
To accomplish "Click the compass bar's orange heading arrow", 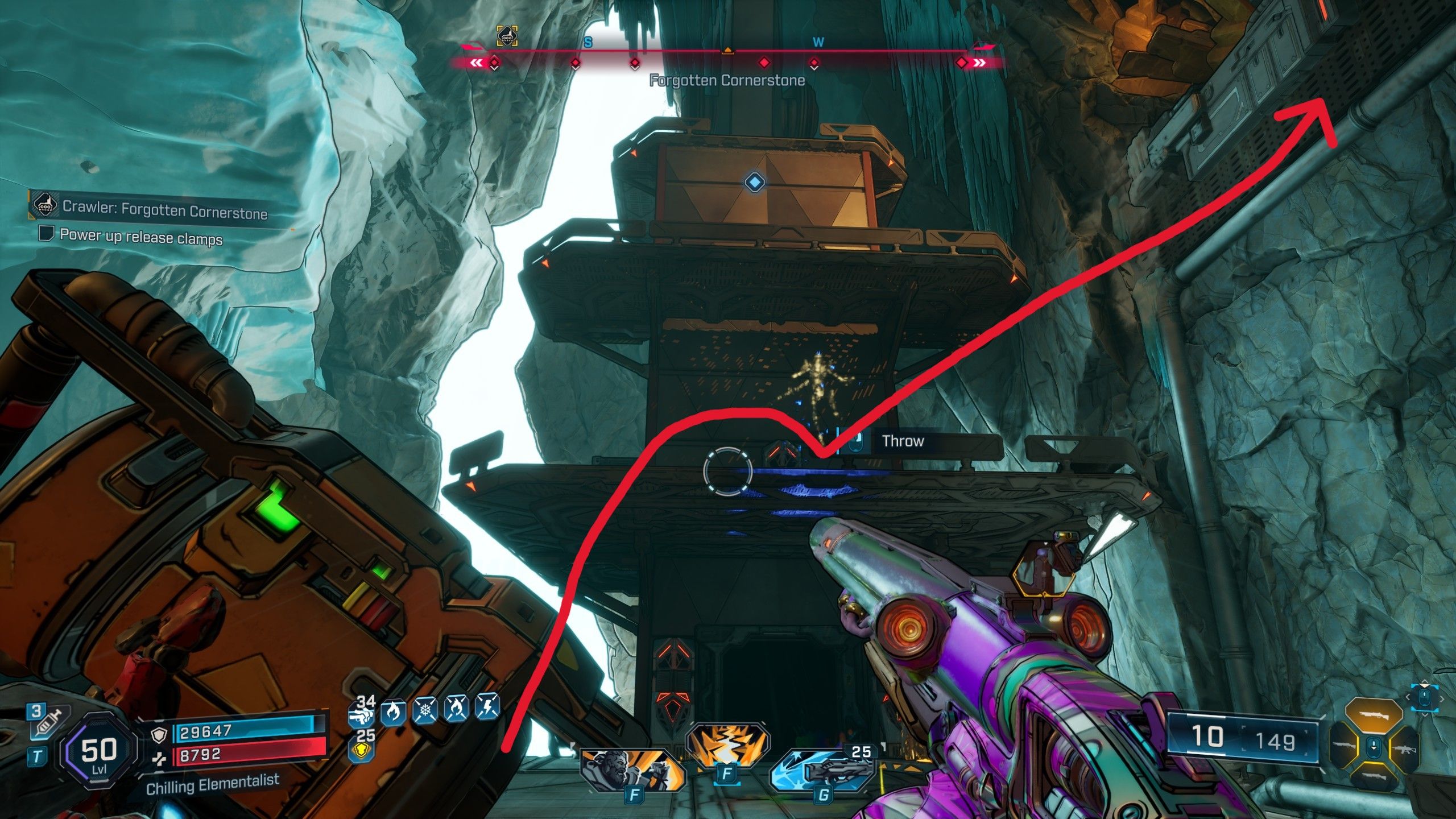I will tap(727, 51).
